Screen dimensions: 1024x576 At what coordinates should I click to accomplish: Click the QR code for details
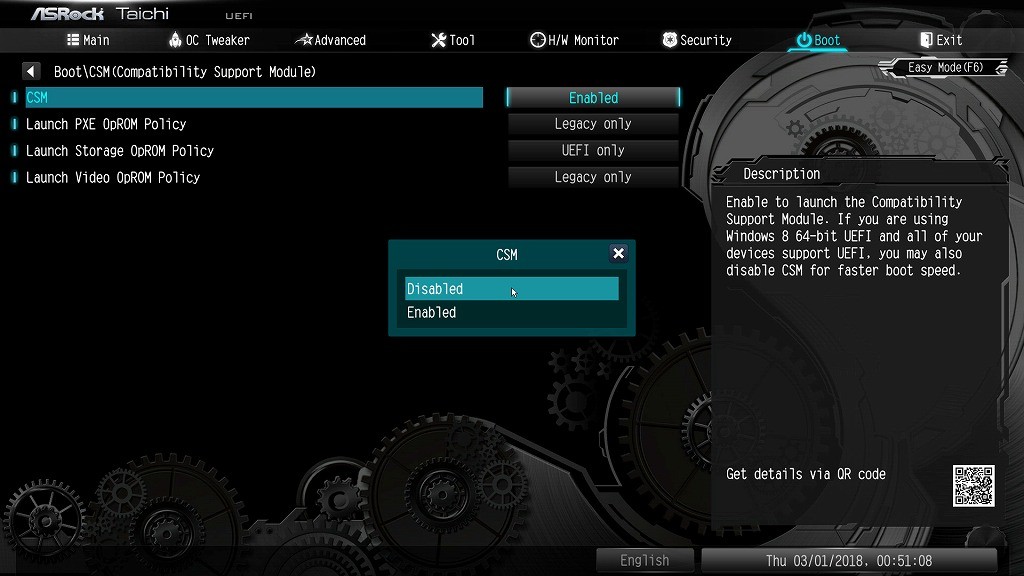[x=973, y=485]
